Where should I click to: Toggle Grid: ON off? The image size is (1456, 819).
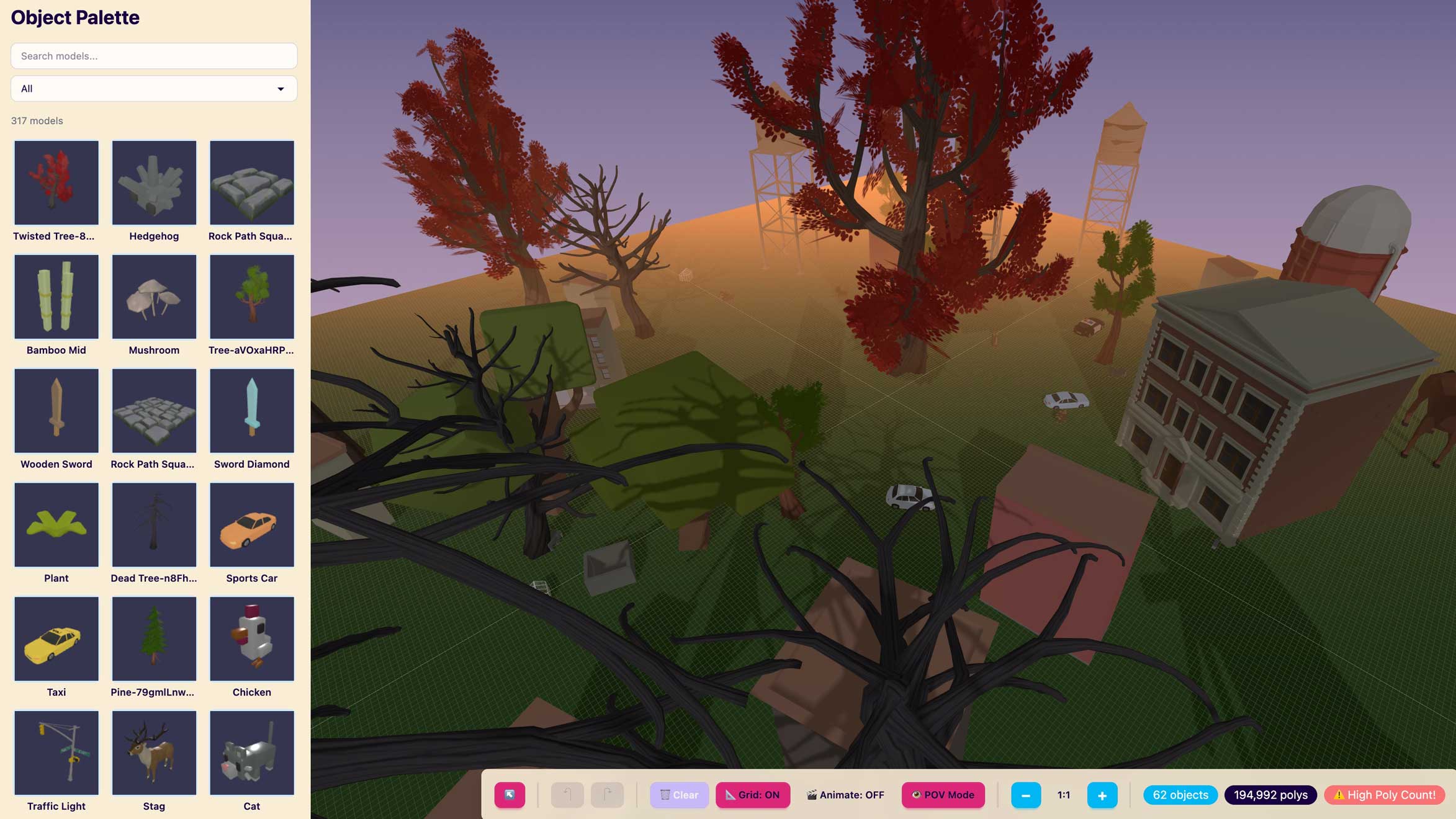pos(753,795)
